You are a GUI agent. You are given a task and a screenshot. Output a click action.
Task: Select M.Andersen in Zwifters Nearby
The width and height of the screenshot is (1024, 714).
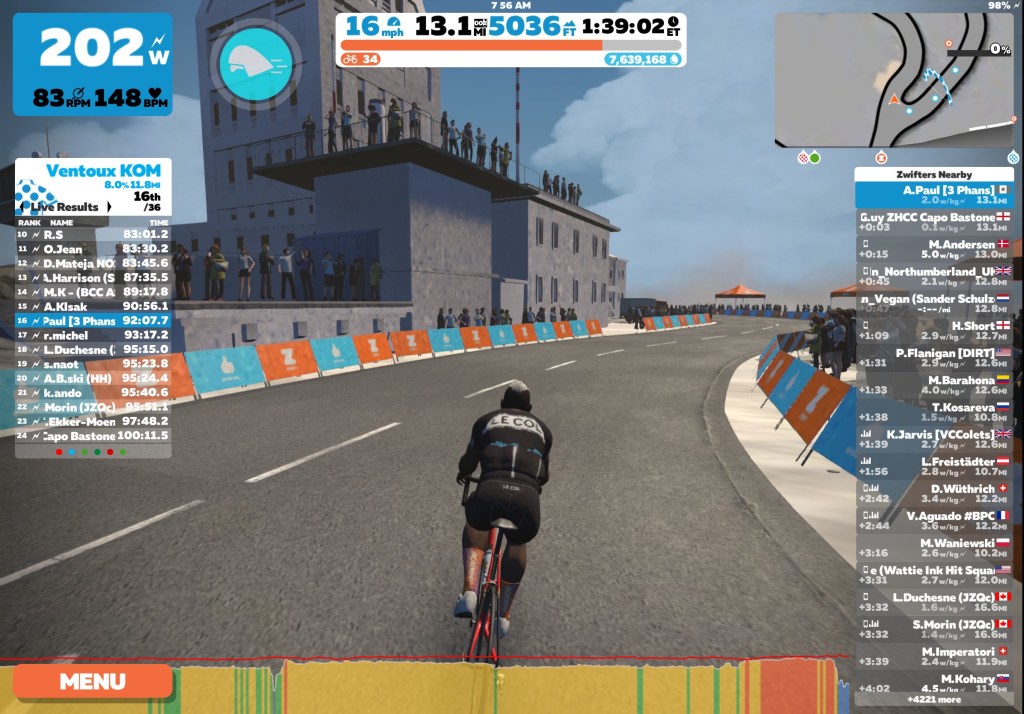tap(934, 249)
